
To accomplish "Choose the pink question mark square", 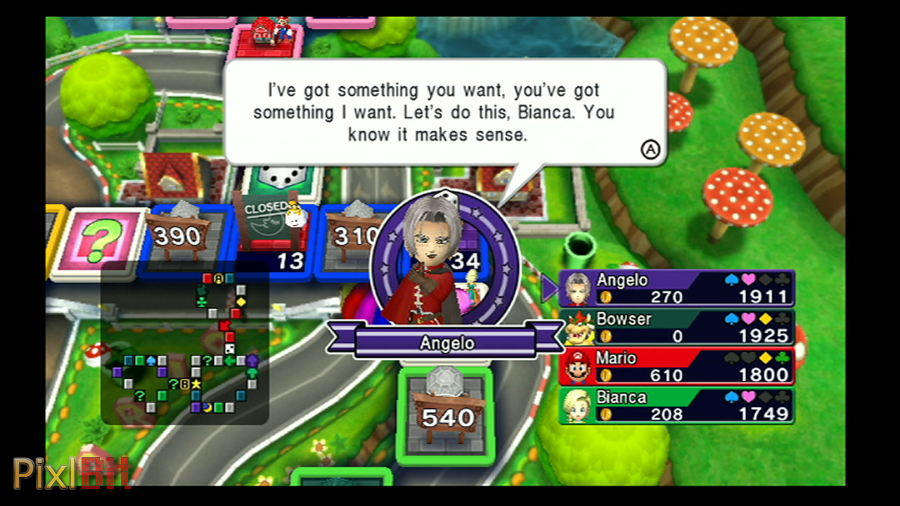I will point(98,242).
